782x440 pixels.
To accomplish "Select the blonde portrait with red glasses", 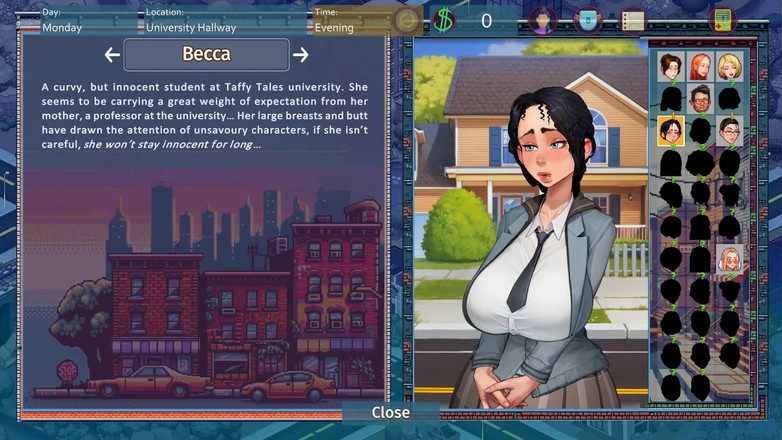I will (729, 259).
